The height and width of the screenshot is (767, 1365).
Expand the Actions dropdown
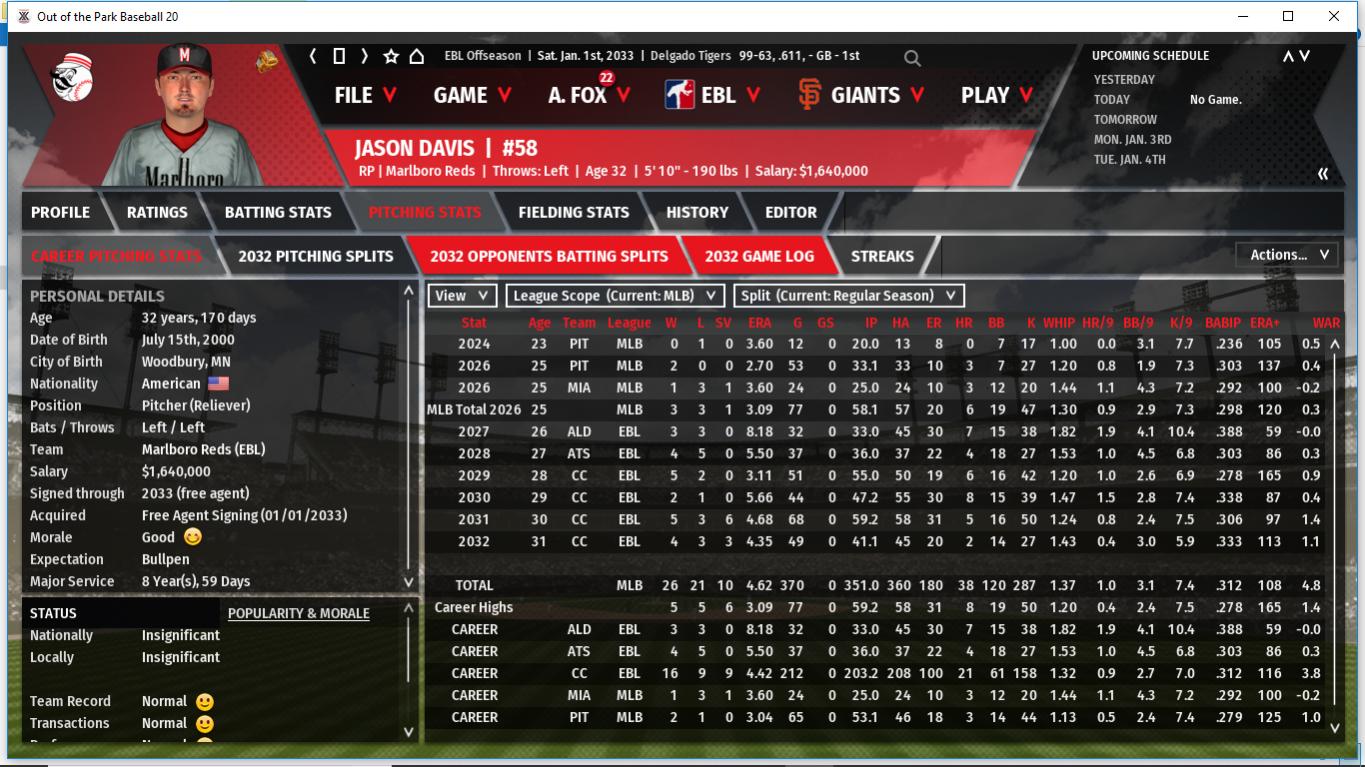[1288, 255]
